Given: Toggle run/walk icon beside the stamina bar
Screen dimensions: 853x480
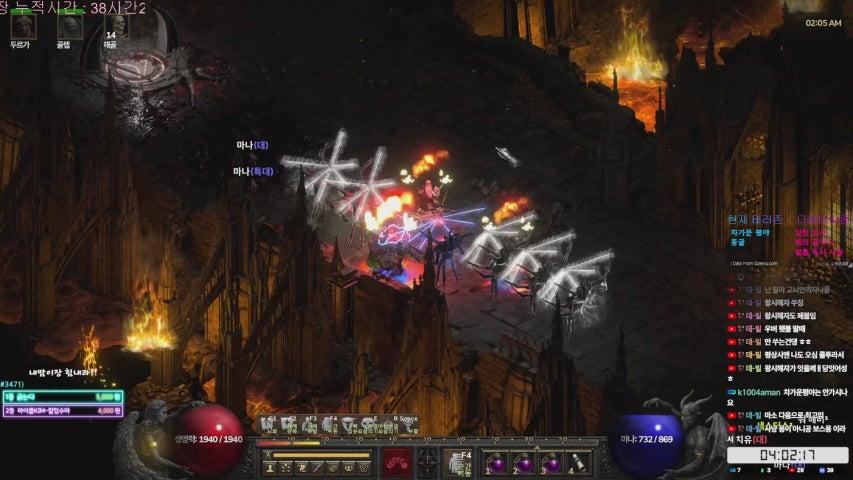Looking at the screenshot, I should tap(269, 455).
